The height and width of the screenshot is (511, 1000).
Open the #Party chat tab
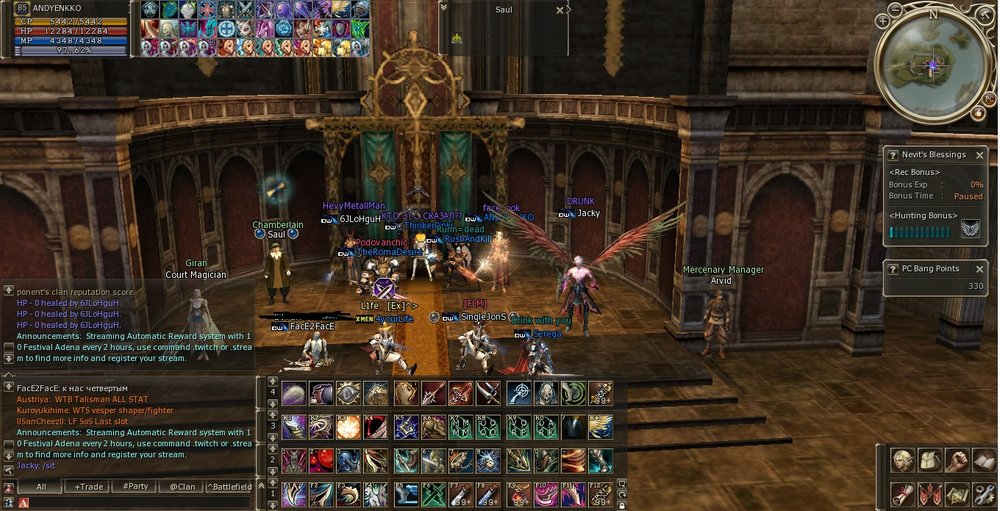coord(134,486)
